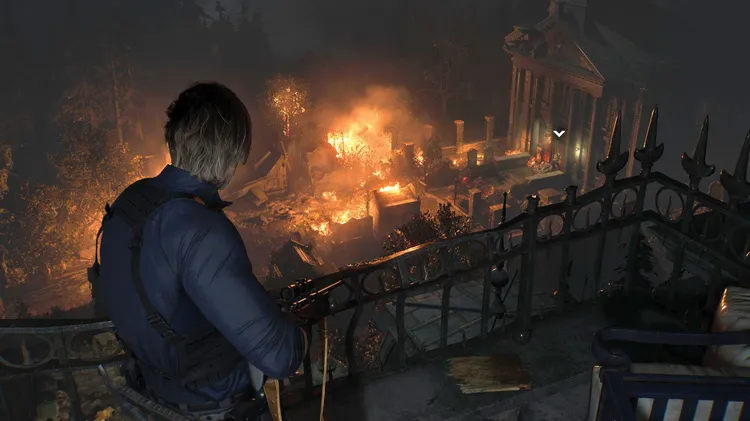
Task: Click the white chevron objective marker
Action: pos(559,133)
